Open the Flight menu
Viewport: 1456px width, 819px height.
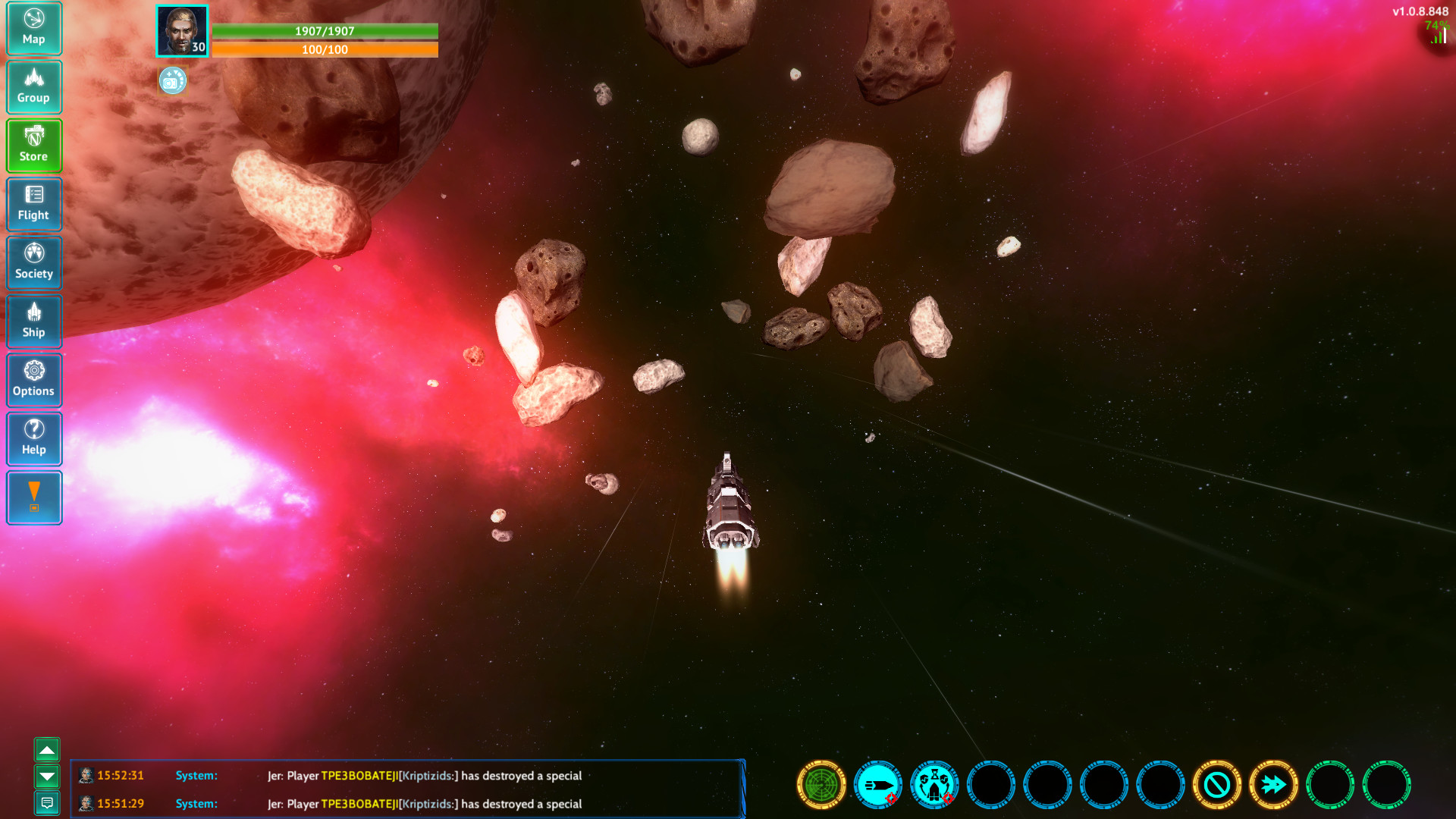[x=34, y=205]
